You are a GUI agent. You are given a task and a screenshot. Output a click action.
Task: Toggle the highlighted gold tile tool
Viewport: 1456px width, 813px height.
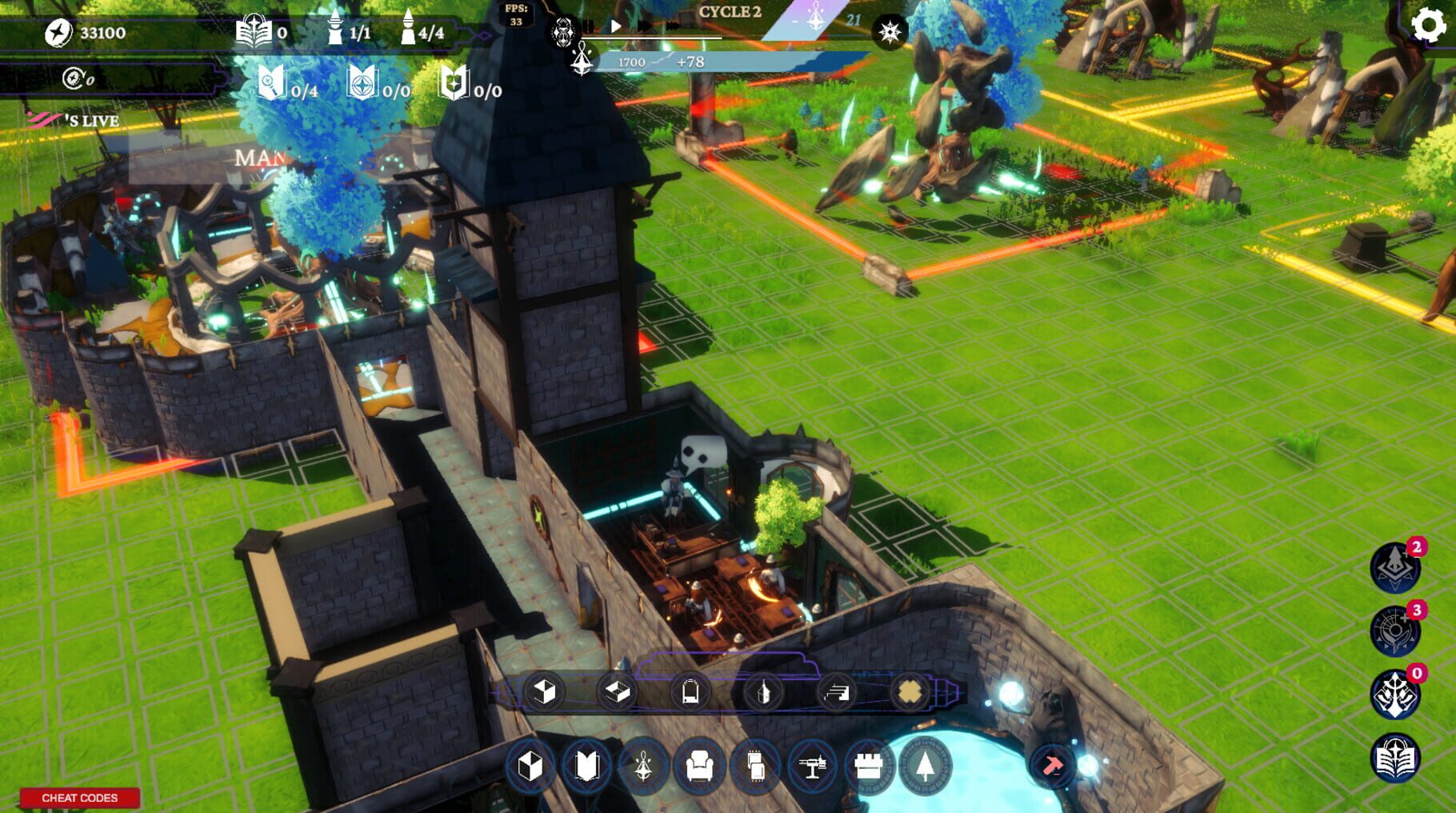click(908, 691)
